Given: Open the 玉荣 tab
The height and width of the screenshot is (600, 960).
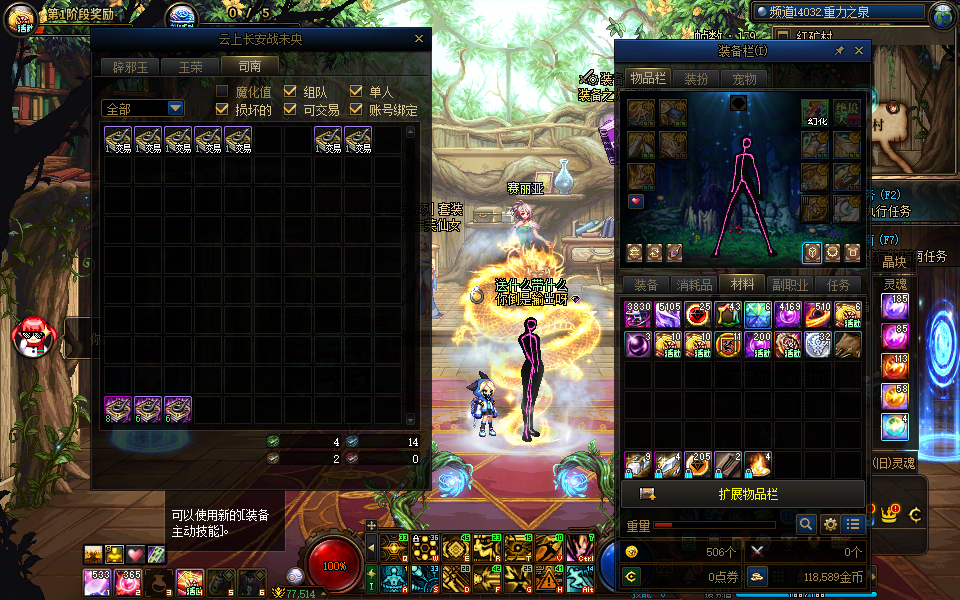Looking at the screenshot, I should [190, 67].
